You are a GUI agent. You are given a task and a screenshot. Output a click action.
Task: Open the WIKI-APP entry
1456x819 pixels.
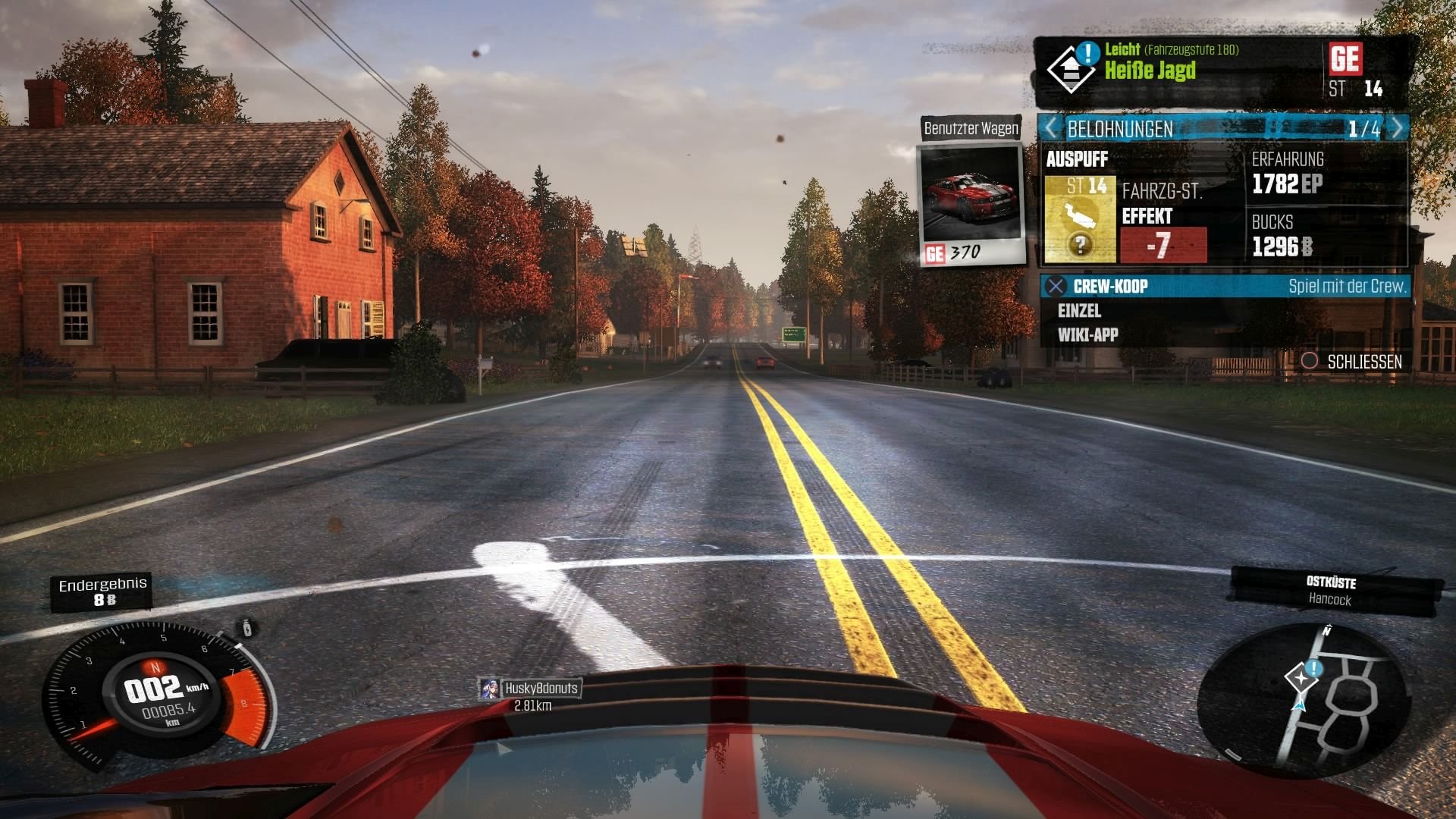pyautogui.click(x=1087, y=335)
